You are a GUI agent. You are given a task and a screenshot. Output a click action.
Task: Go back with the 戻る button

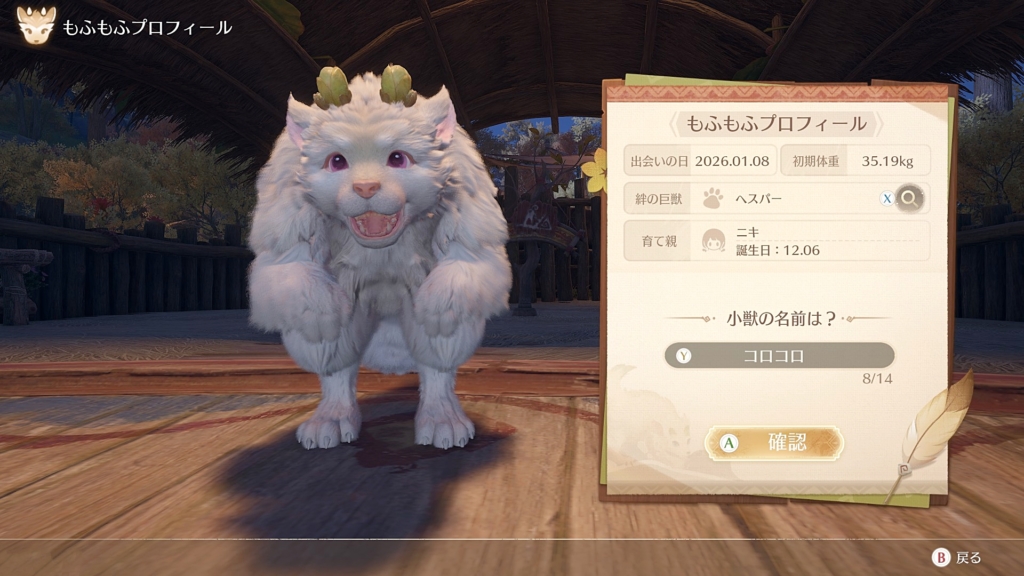(958, 558)
